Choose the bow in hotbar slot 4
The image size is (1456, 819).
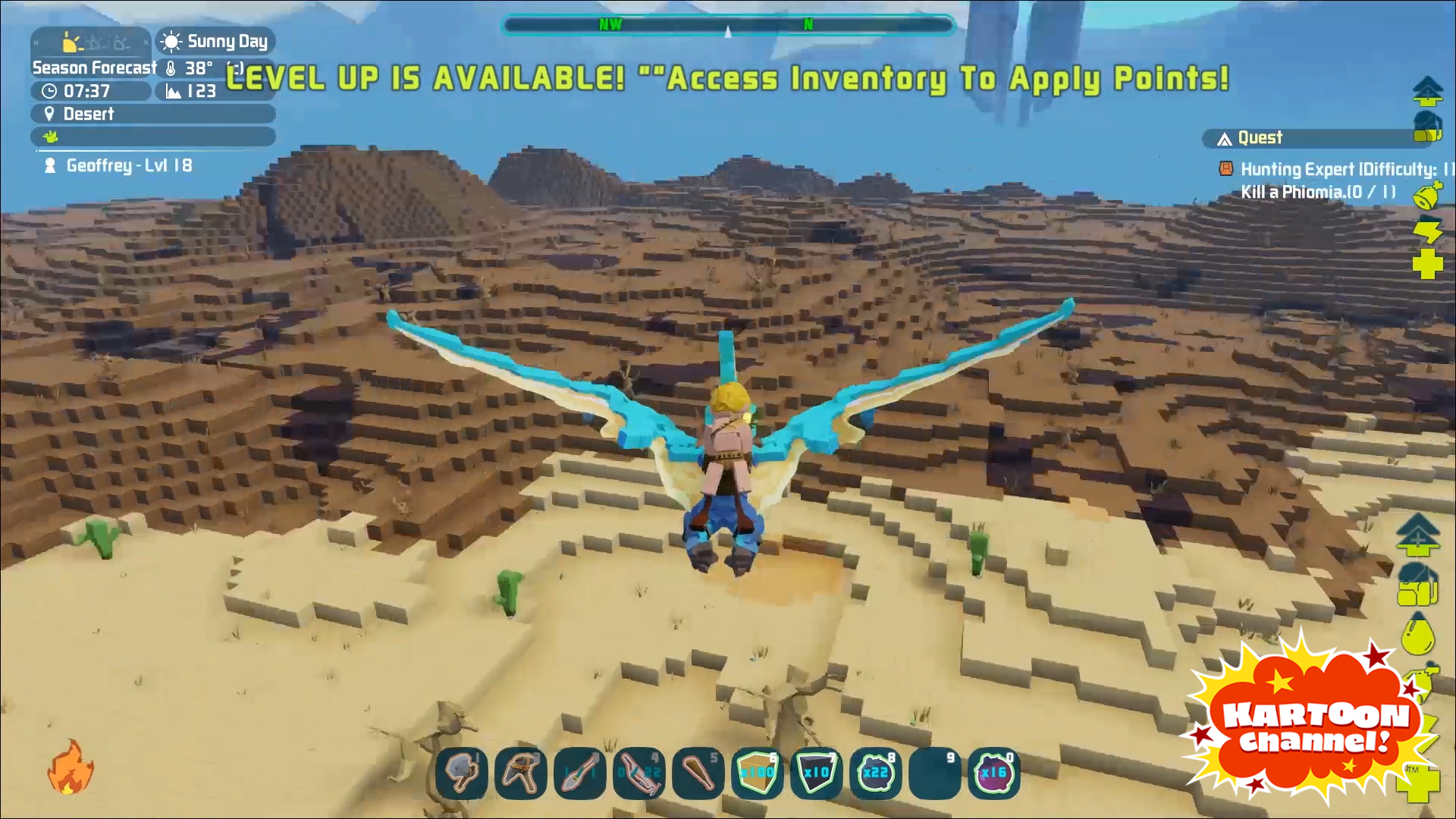click(639, 773)
